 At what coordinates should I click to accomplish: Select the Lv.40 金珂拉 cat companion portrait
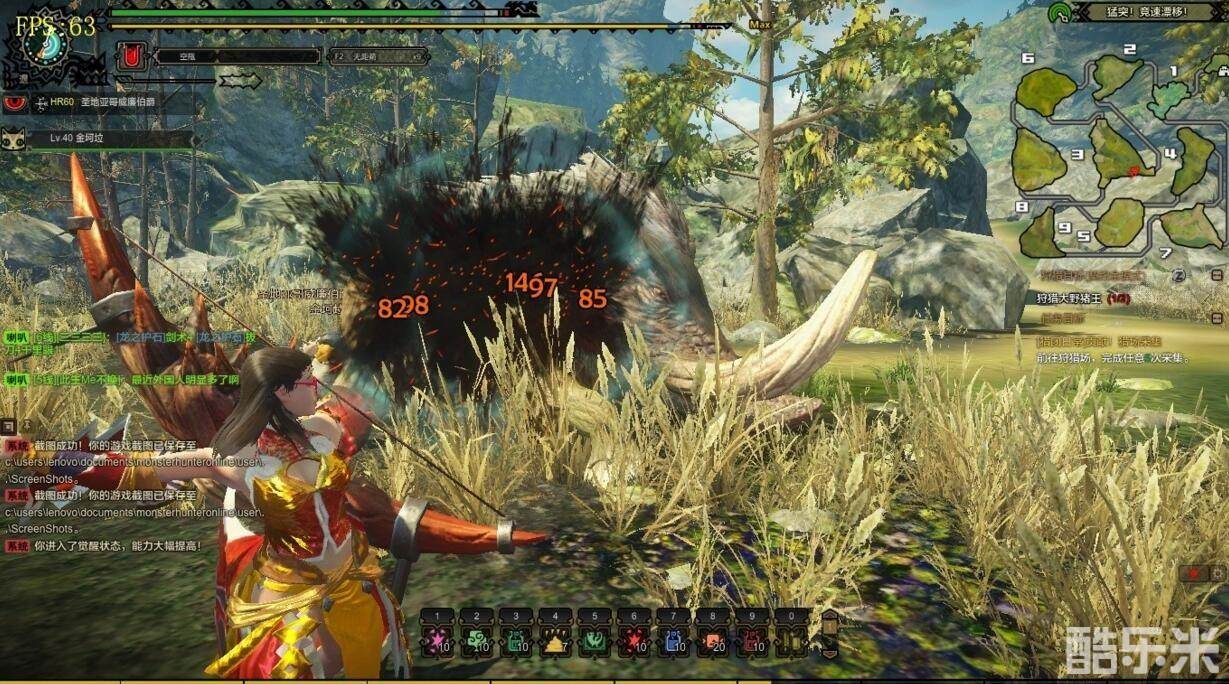15,138
